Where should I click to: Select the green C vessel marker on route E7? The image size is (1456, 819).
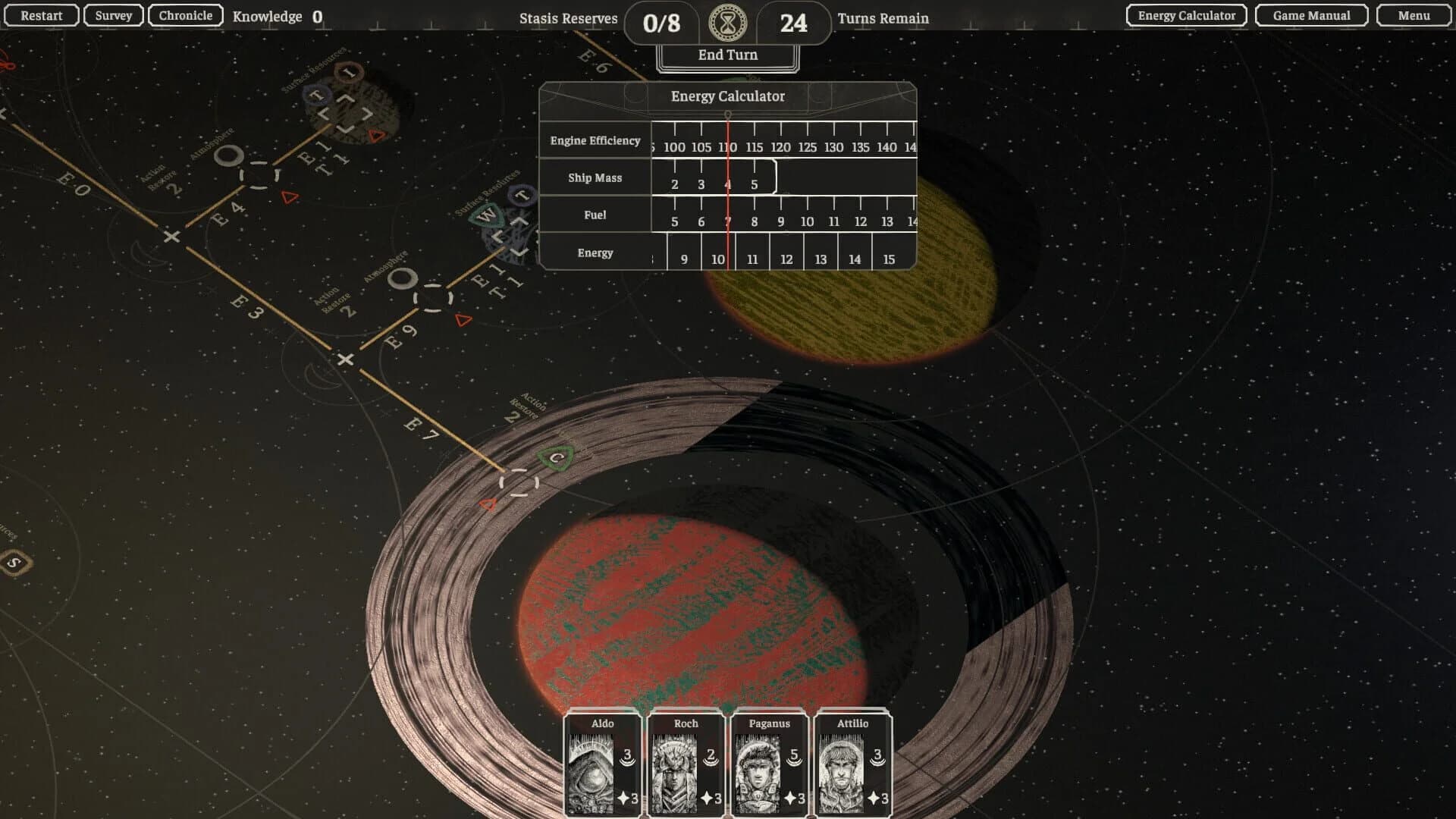tap(556, 458)
